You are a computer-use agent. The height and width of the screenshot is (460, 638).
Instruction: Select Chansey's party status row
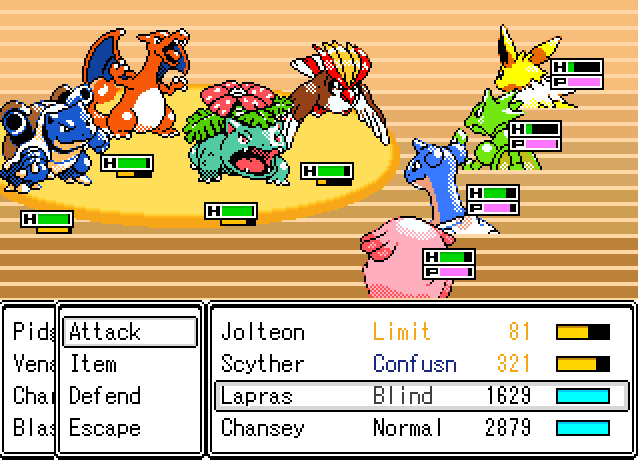click(420, 428)
